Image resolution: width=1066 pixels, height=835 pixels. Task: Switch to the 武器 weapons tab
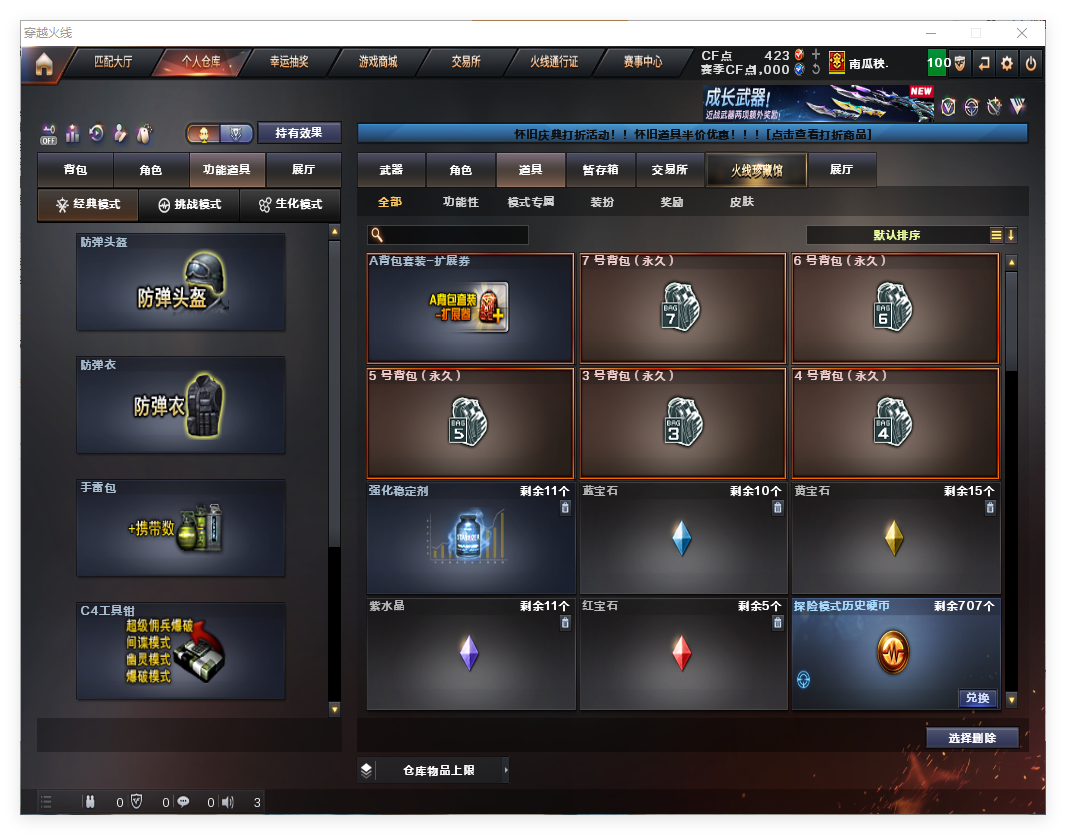click(392, 170)
